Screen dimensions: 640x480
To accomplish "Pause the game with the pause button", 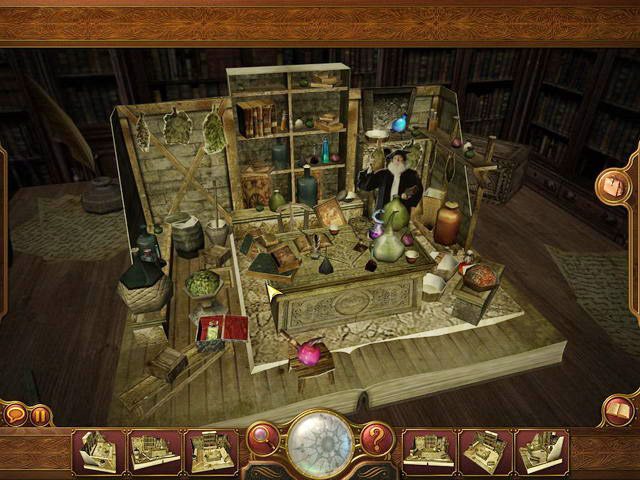I will (x=41, y=414).
